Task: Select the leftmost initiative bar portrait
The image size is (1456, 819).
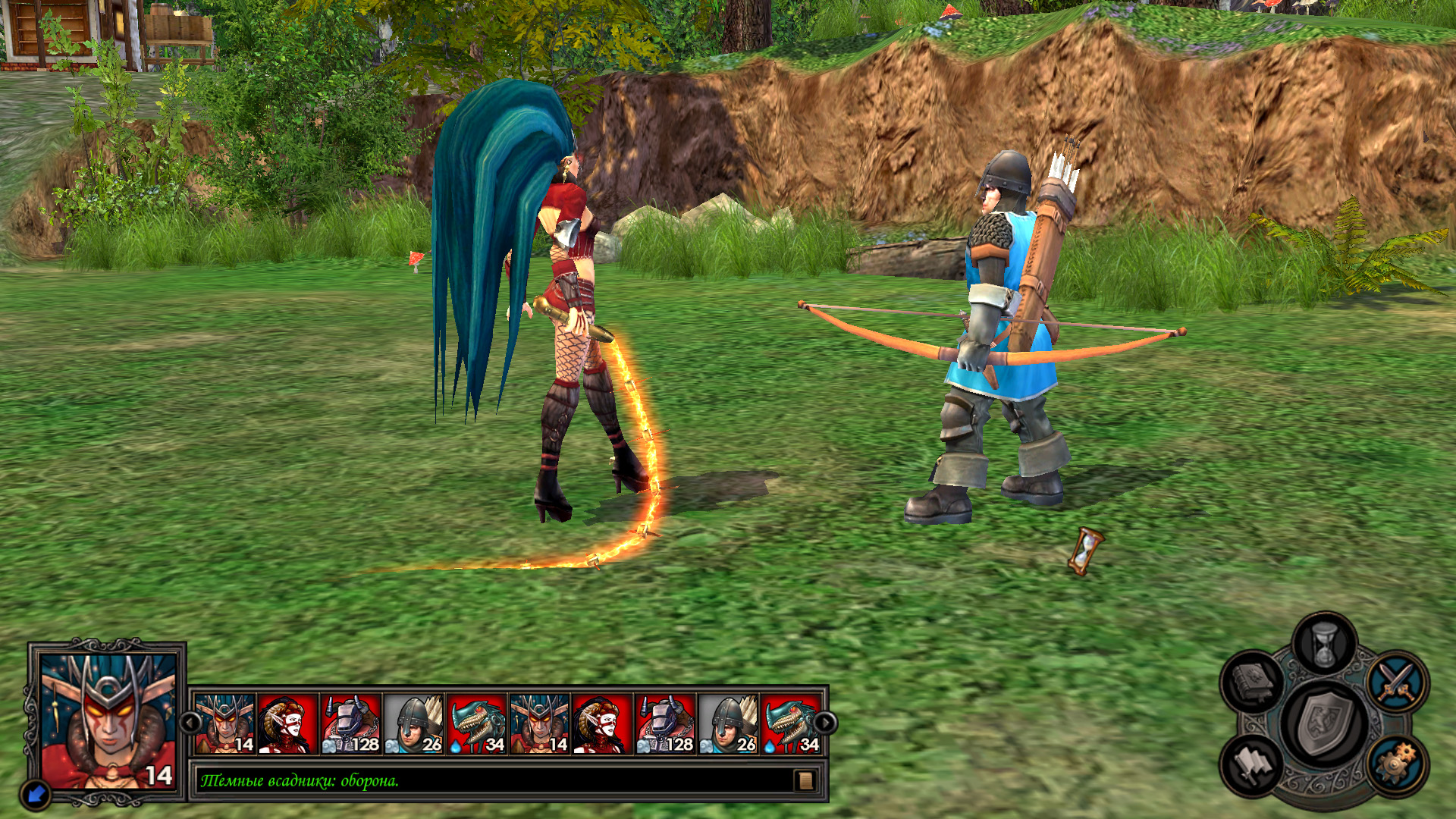Action: click(x=225, y=724)
